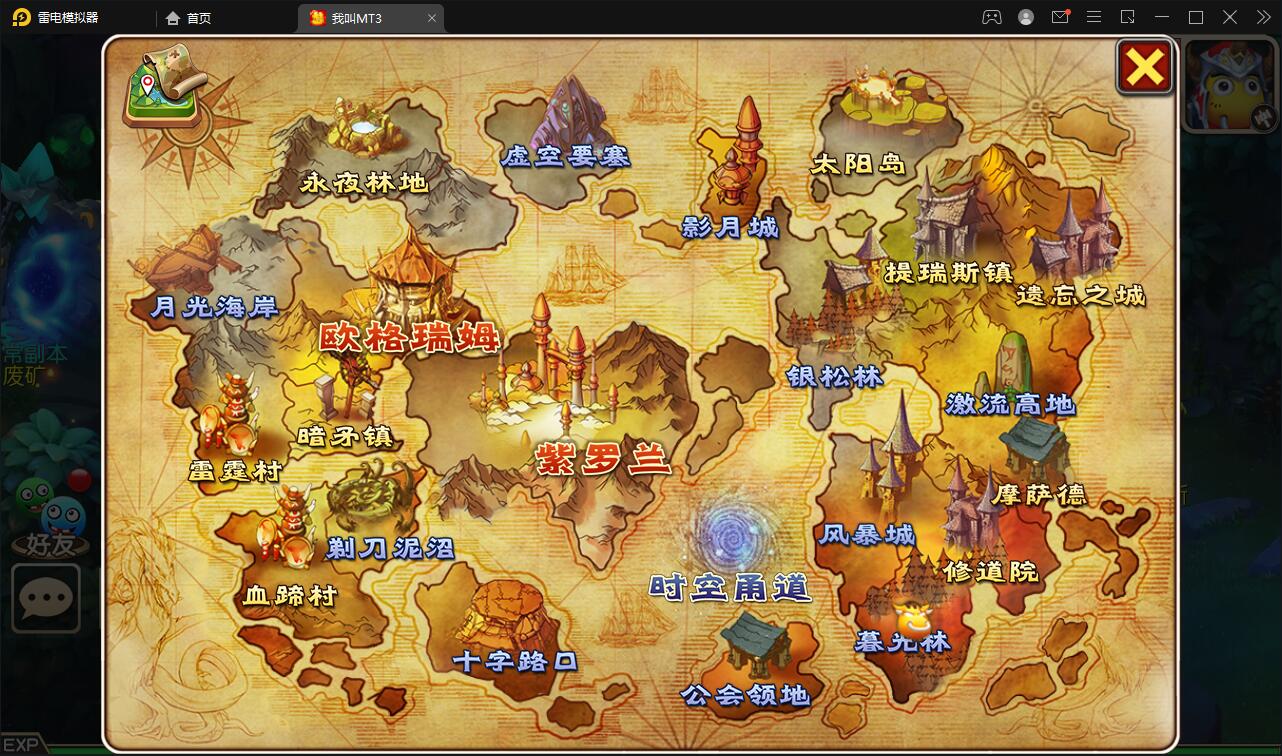Close the world map with the X button
This screenshot has width=1282, height=756.
1144,67
